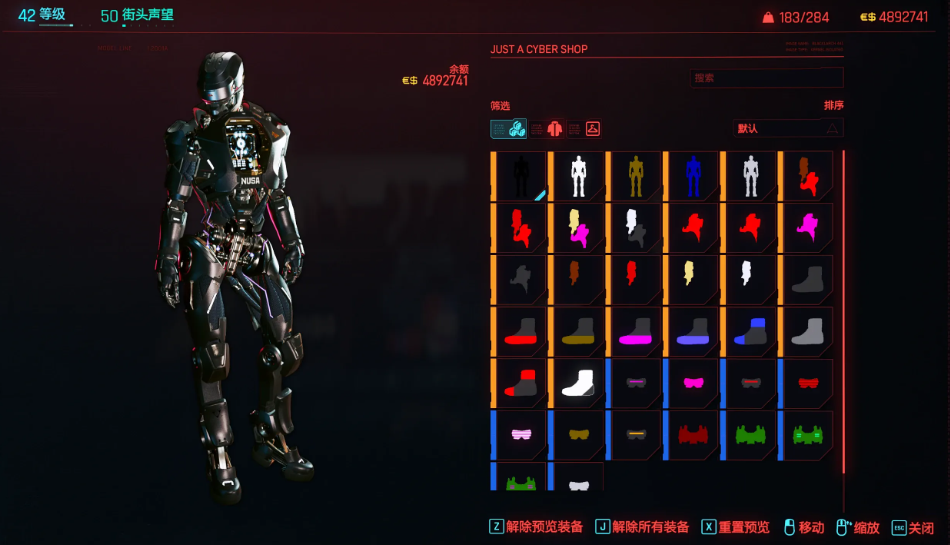This screenshot has height=545, width=950.
Task: Select the black bodysuit item
Action: point(521,177)
